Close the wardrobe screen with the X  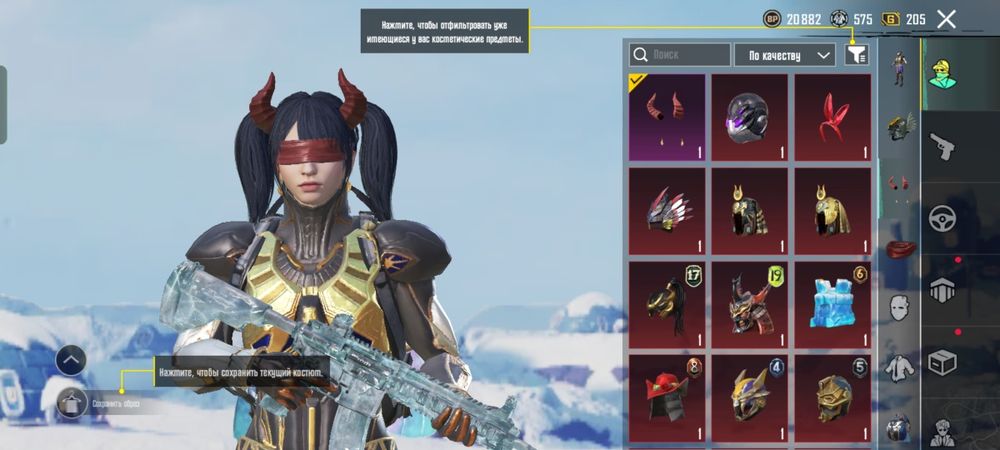coord(946,19)
